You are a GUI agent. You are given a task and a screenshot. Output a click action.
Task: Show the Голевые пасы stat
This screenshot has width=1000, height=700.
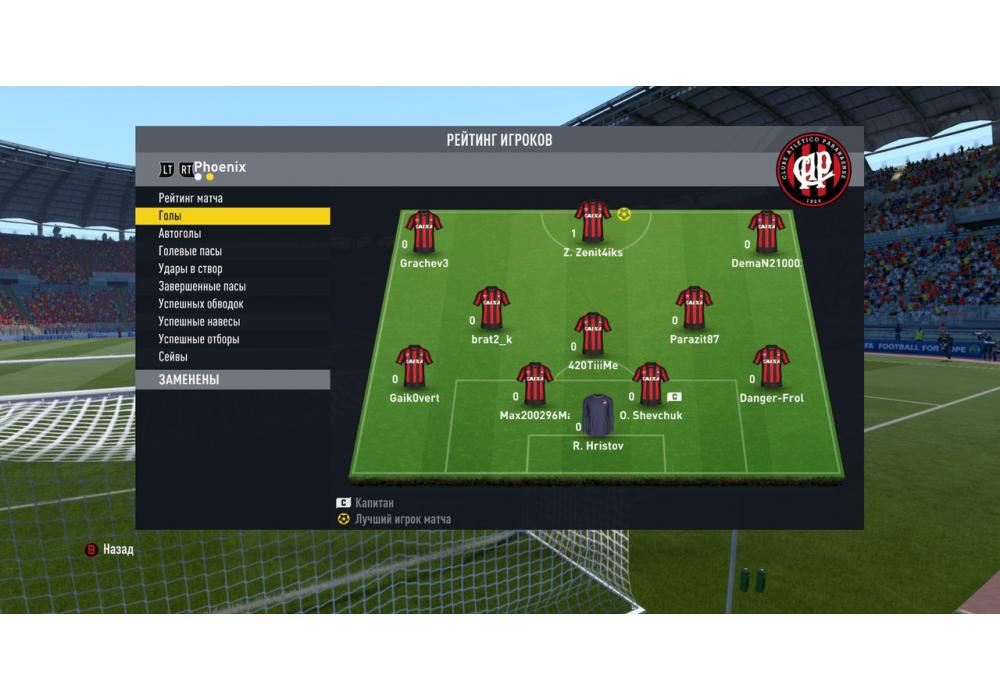190,251
